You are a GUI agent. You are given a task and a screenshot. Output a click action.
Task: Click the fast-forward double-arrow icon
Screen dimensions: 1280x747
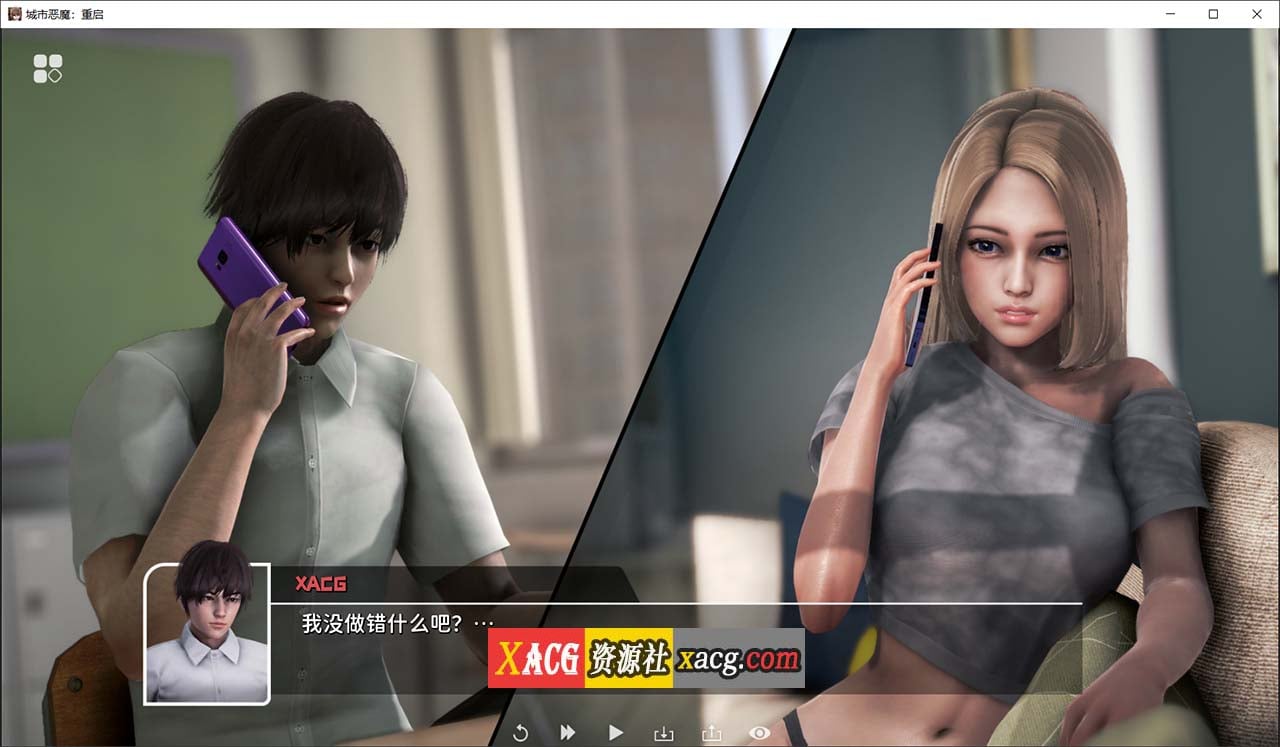tap(567, 732)
